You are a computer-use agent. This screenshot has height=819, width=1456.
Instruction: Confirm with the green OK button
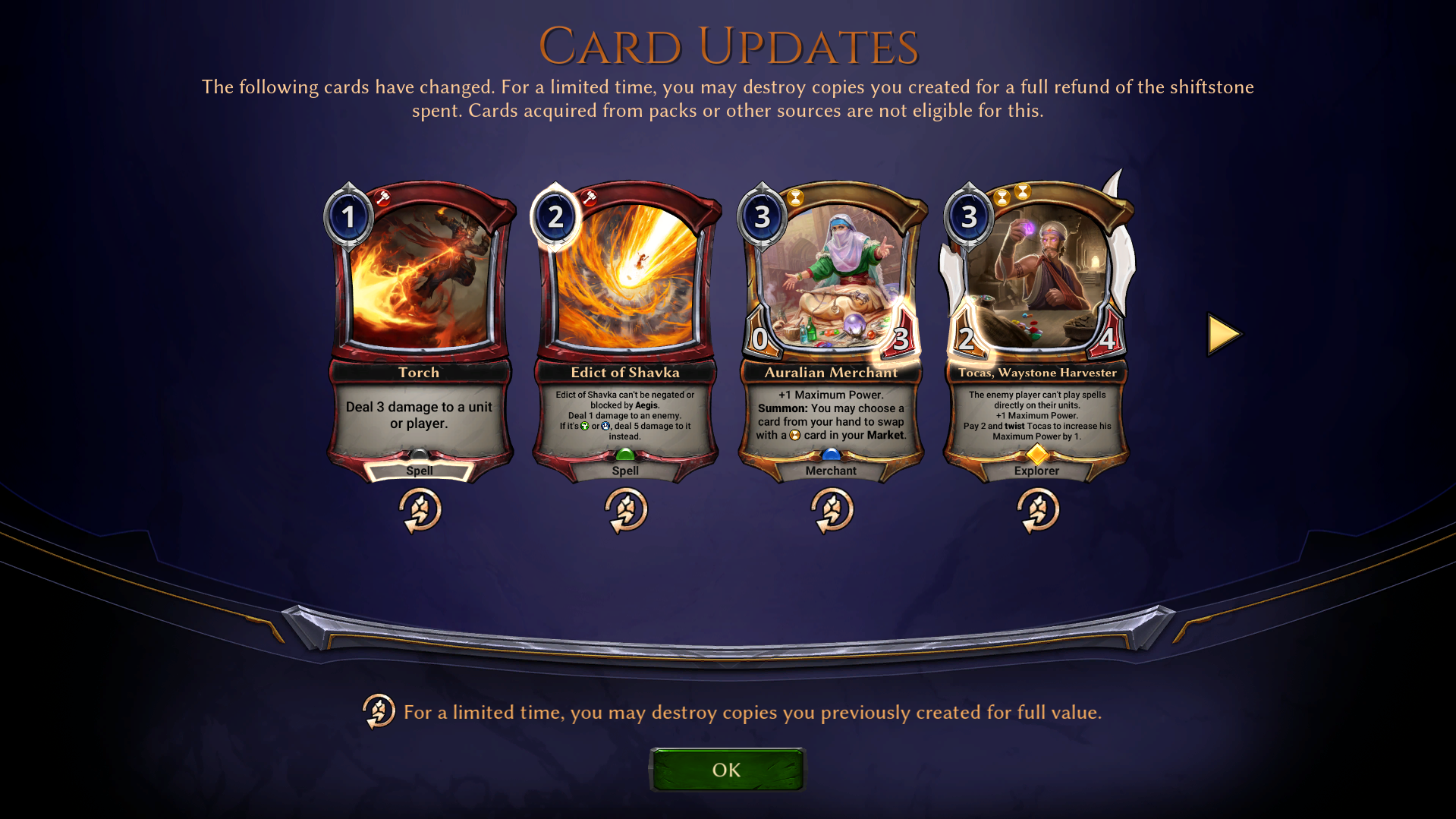726,770
